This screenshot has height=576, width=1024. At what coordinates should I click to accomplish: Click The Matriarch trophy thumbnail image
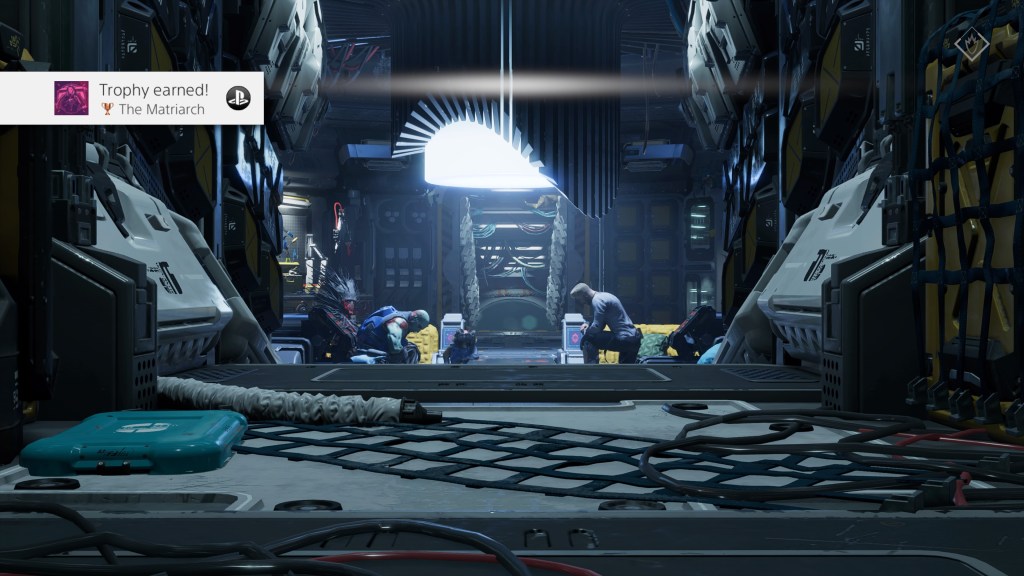click(71, 98)
